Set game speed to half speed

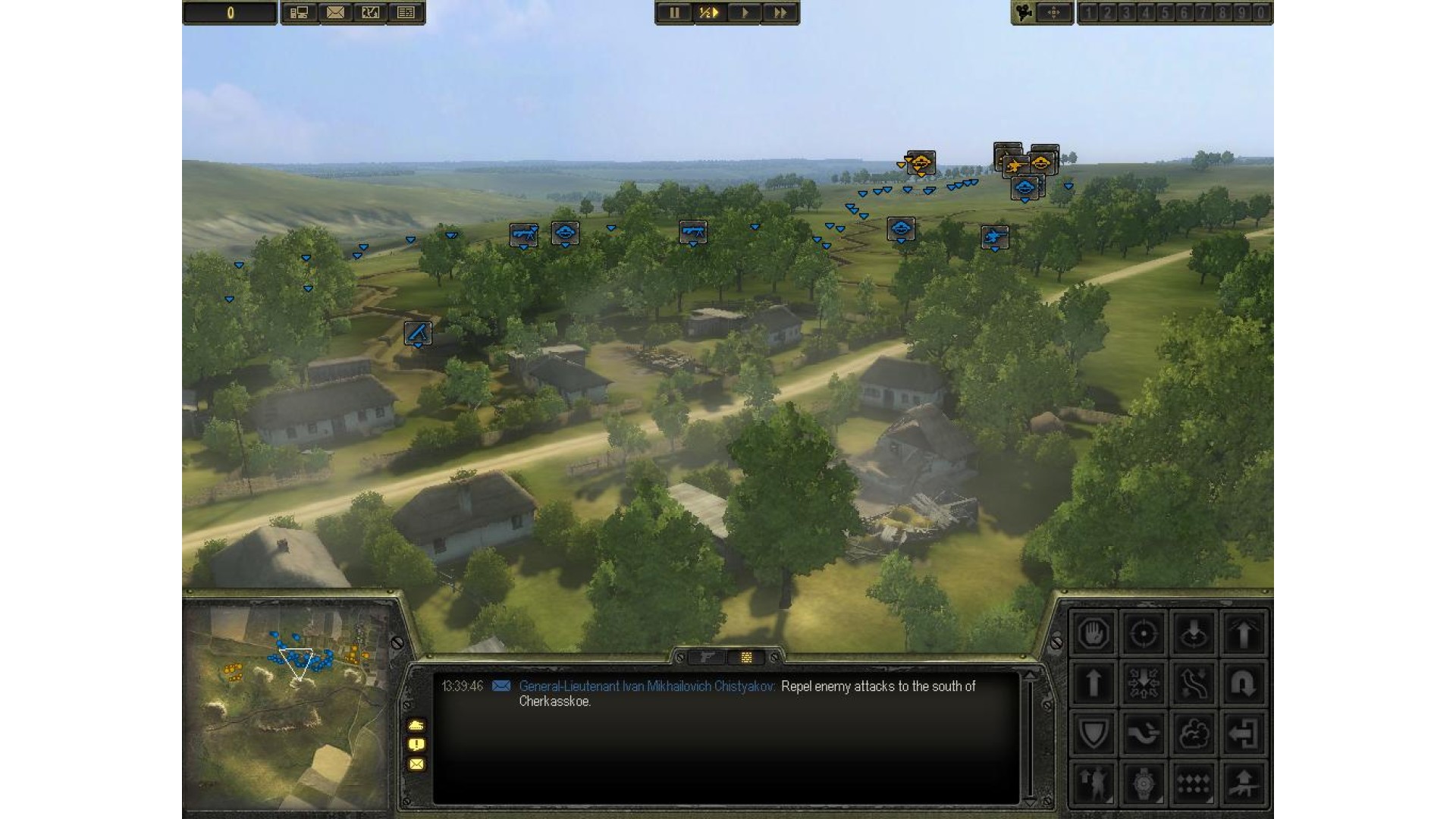(709, 13)
